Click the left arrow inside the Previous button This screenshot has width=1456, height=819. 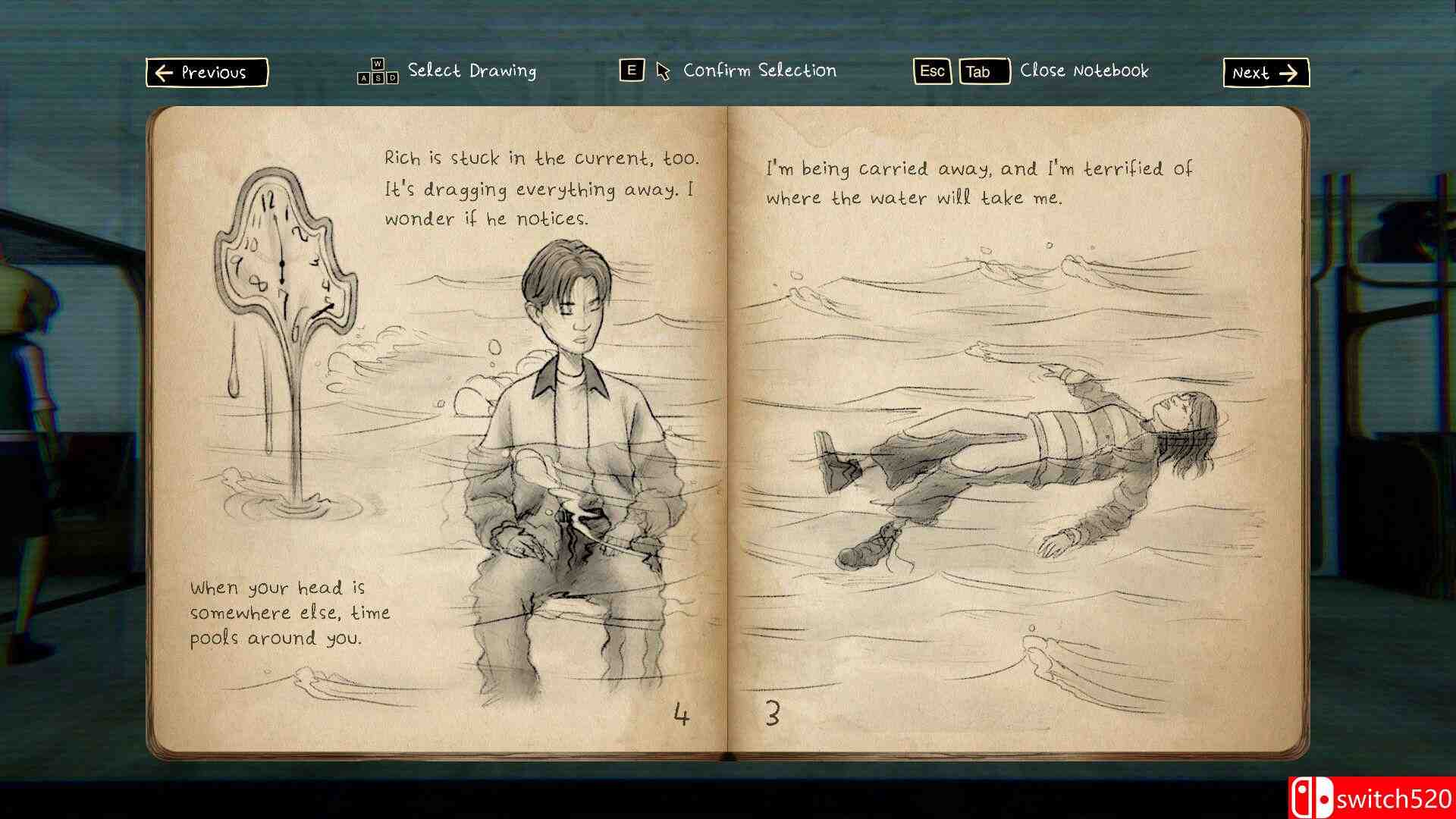[x=163, y=73]
